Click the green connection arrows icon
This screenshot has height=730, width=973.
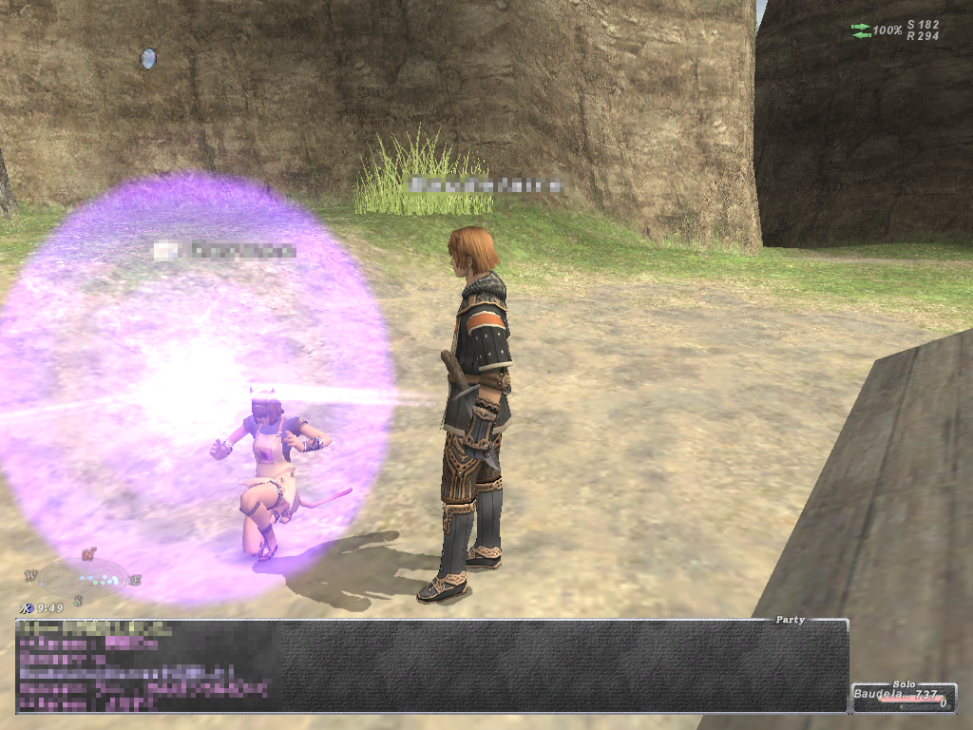coord(861,30)
